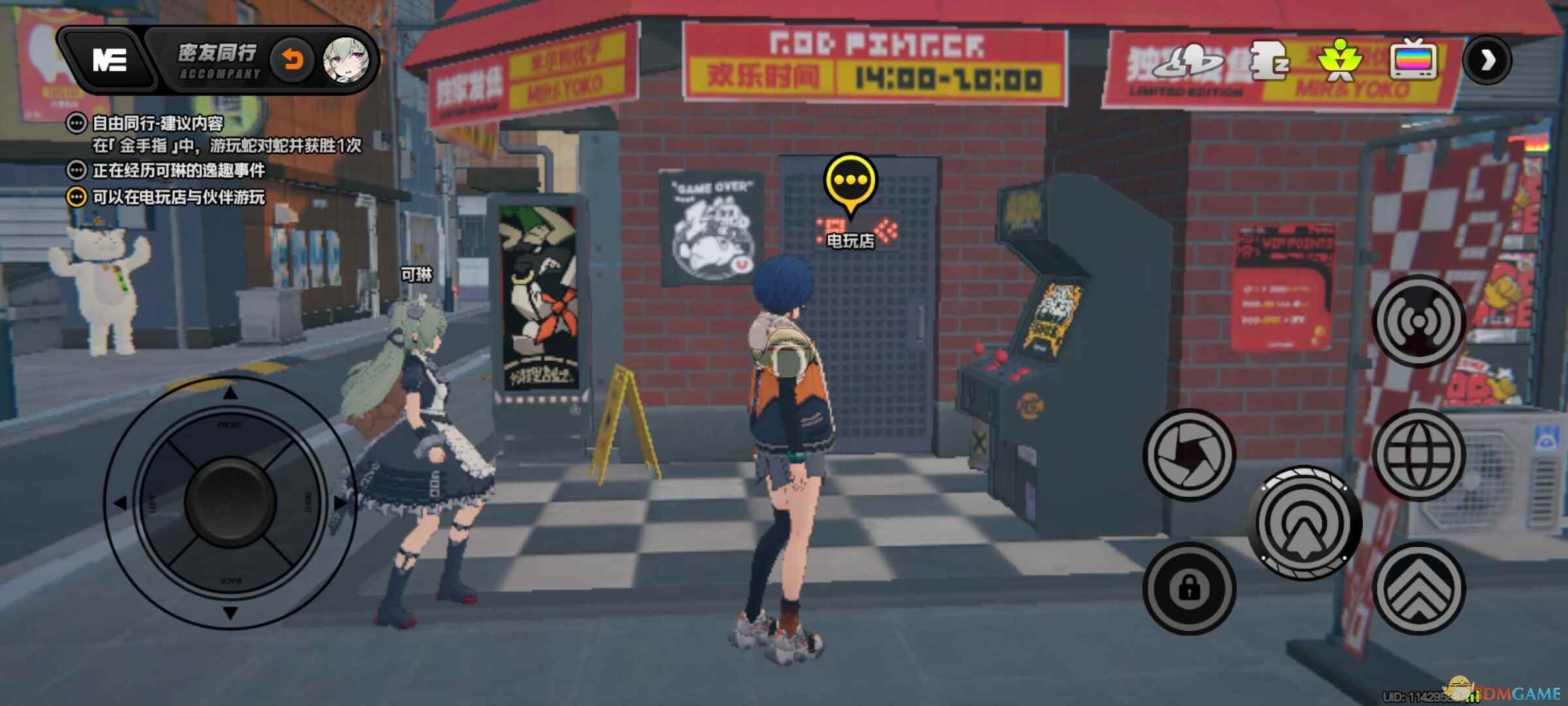Open the planet icon in the top bar
This screenshot has width=1568, height=706.
pos(1188,60)
